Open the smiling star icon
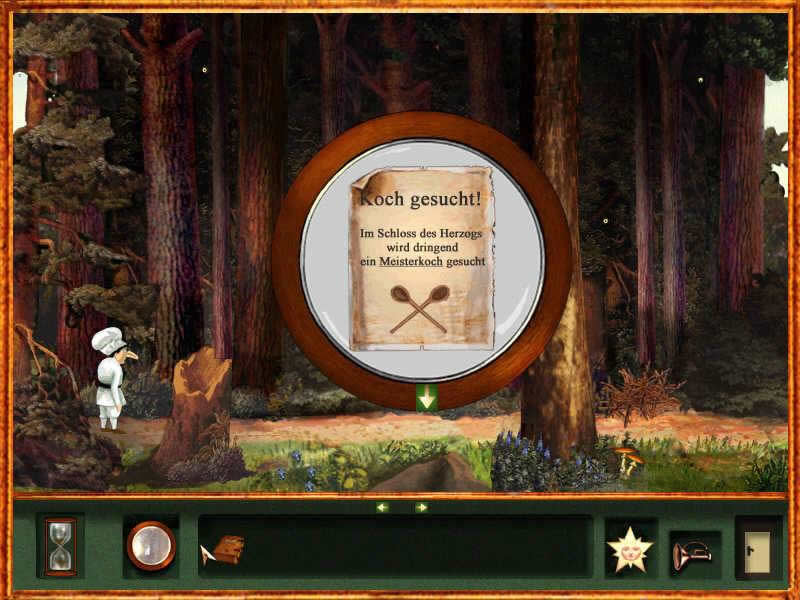Viewport: 800px width, 600px height. click(630, 548)
